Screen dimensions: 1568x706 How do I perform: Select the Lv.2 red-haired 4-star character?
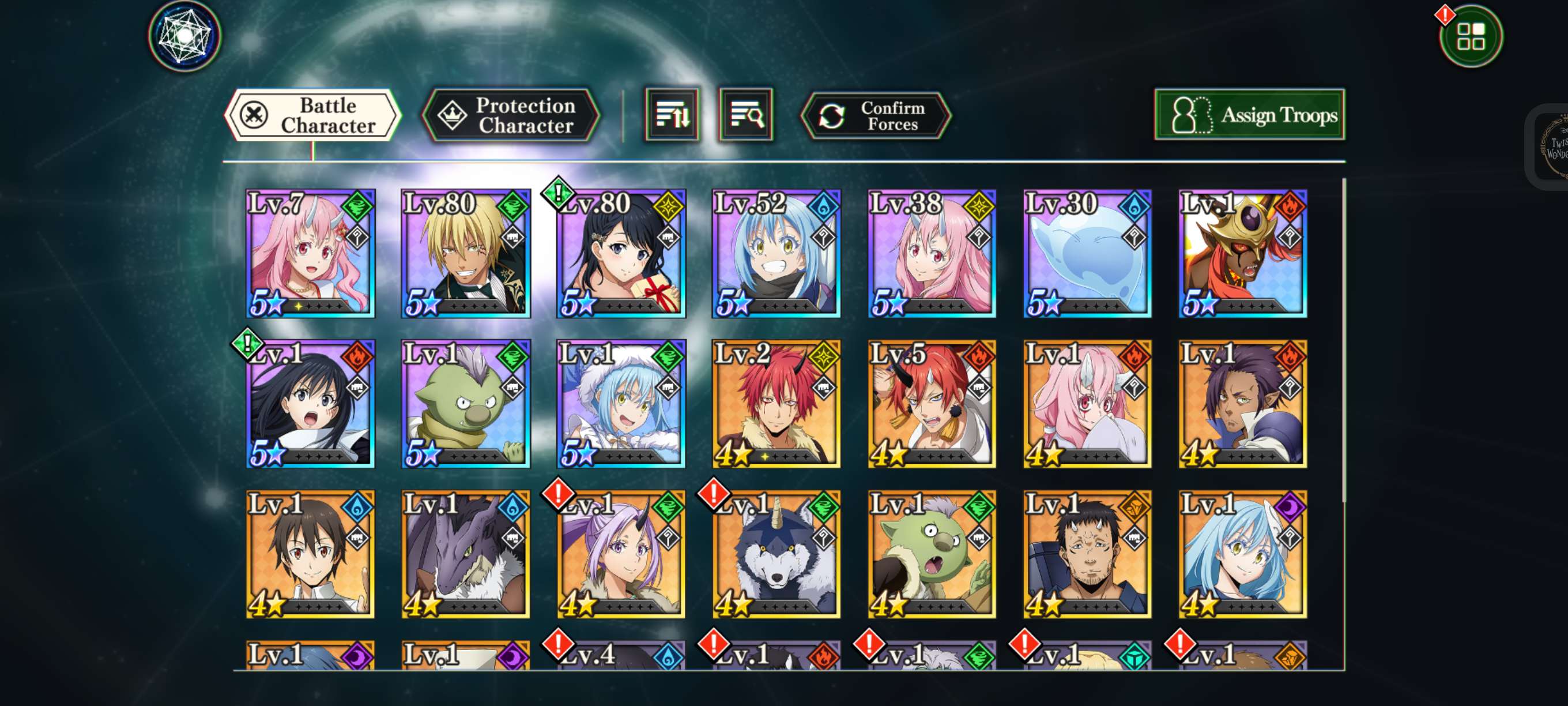777,404
